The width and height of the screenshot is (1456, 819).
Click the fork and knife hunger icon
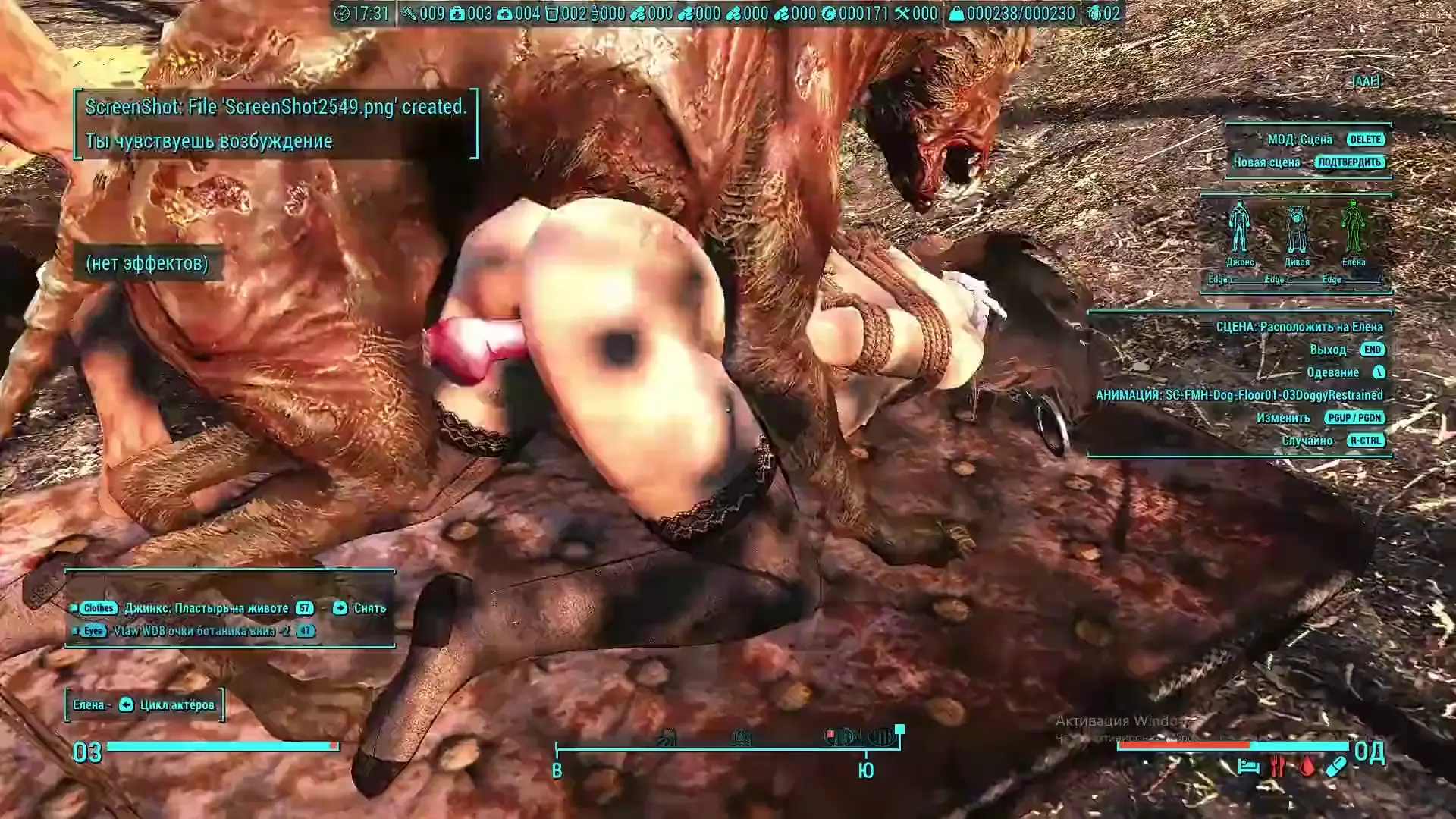[x=1278, y=767]
